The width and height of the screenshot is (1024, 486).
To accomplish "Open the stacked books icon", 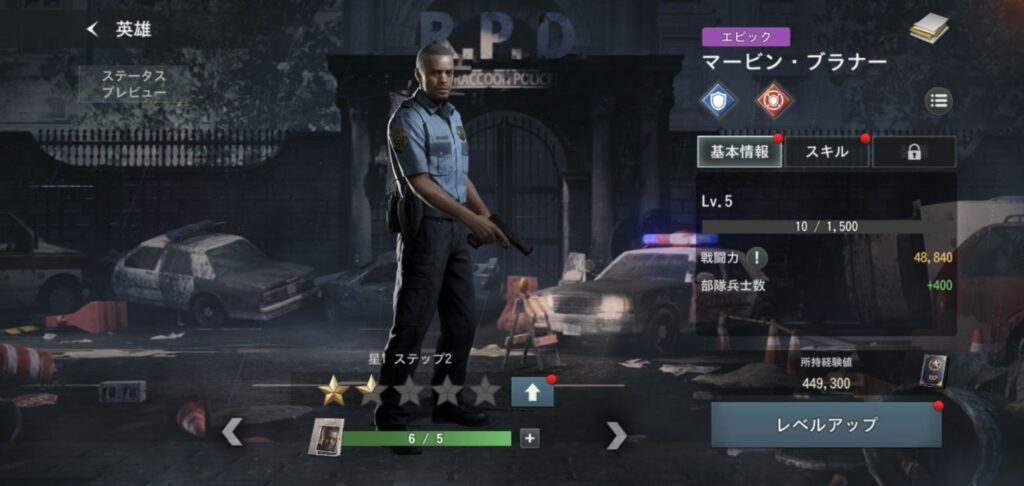I will 929,29.
